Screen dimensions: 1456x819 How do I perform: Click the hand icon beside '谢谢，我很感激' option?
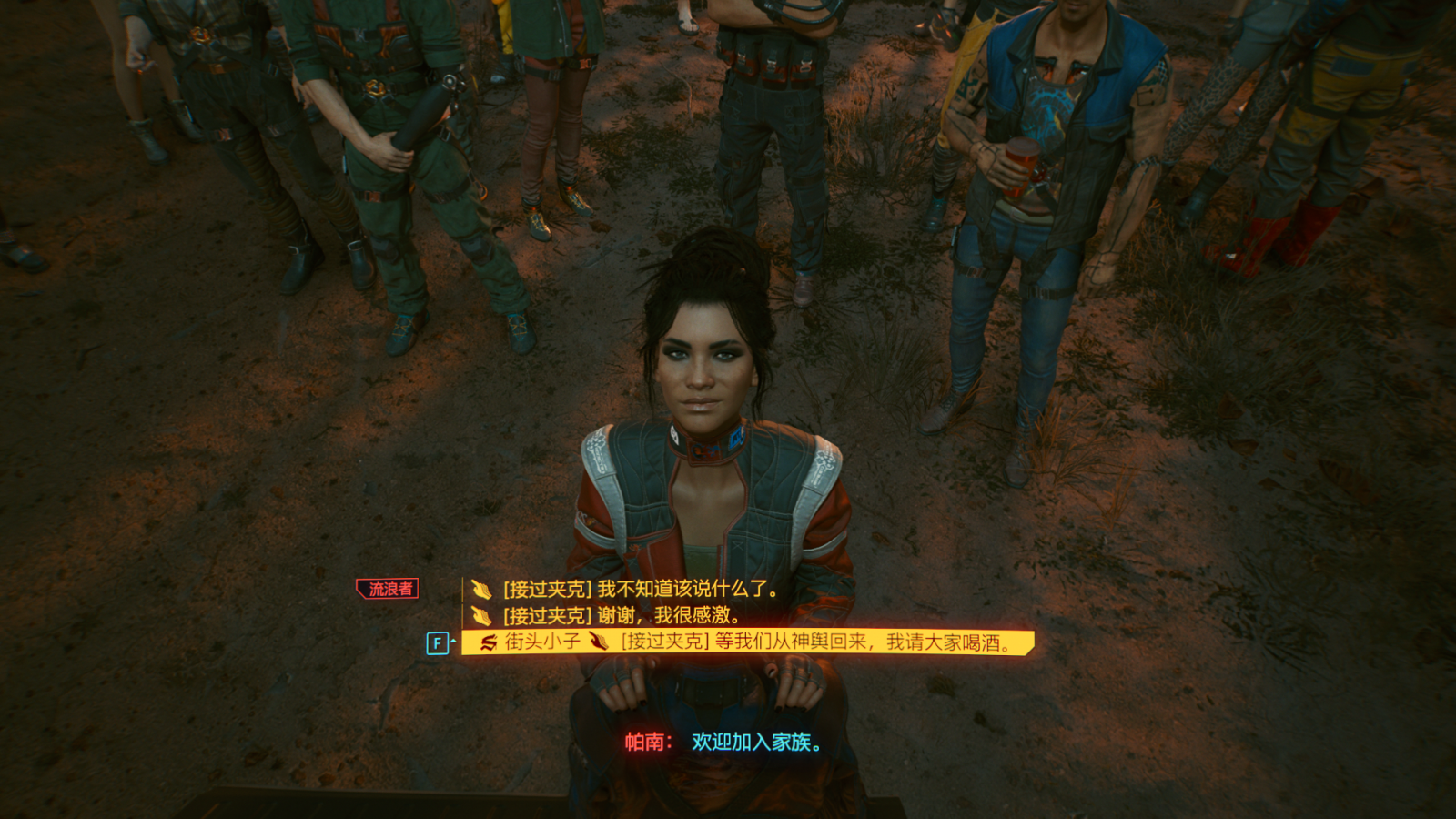[480, 616]
